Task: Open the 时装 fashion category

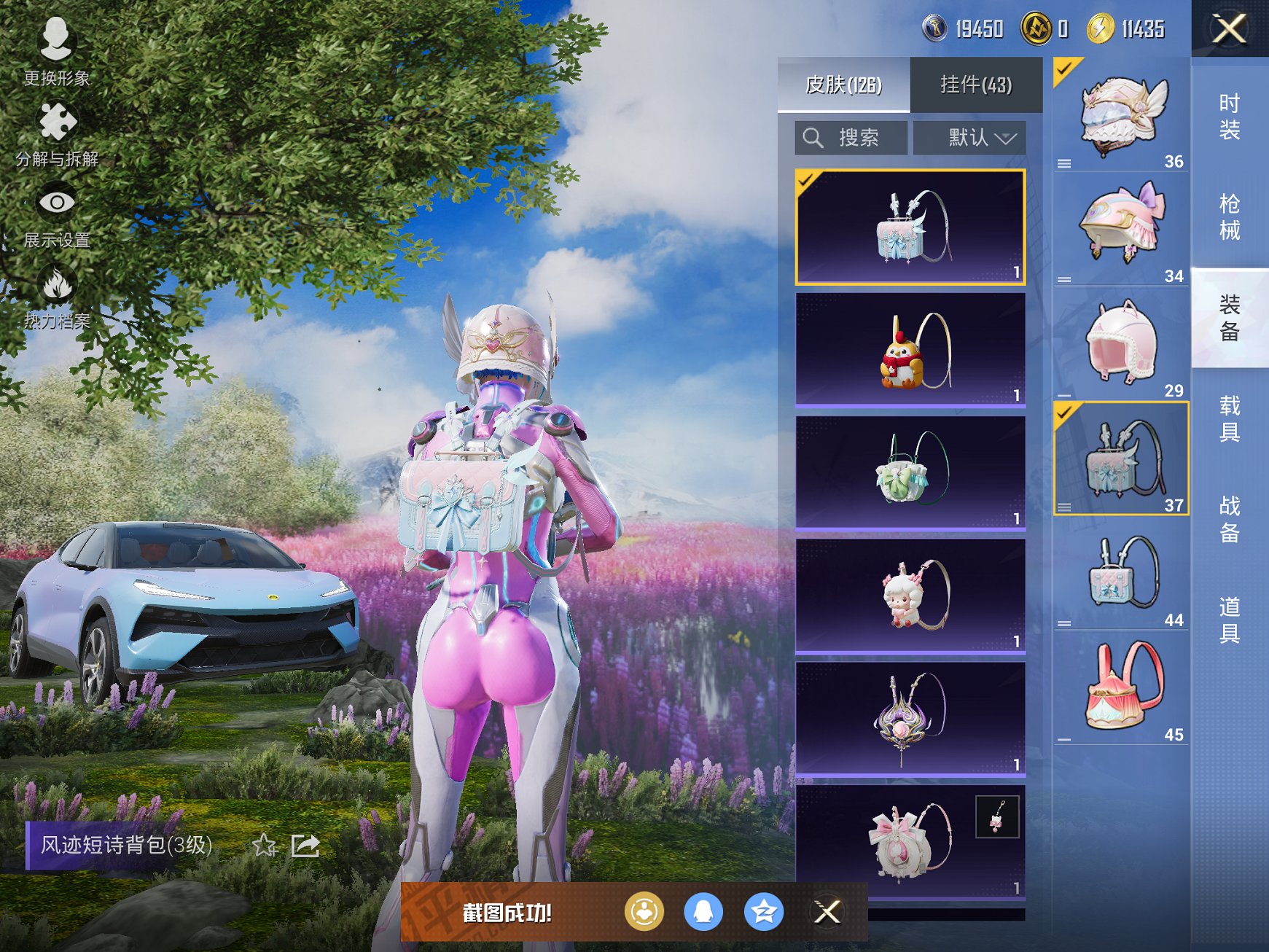Action: (x=1230, y=117)
